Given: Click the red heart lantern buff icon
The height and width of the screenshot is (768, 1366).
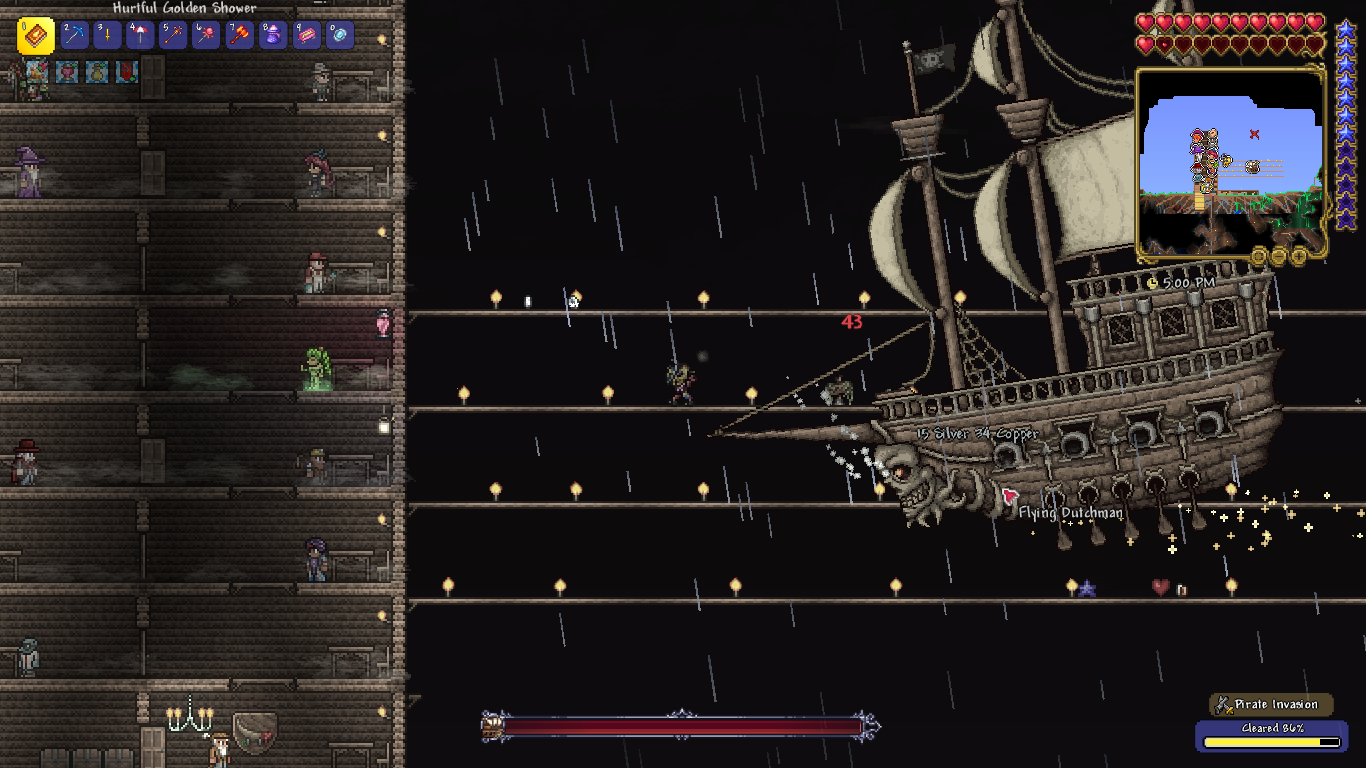Looking at the screenshot, I should tap(67, 71).
